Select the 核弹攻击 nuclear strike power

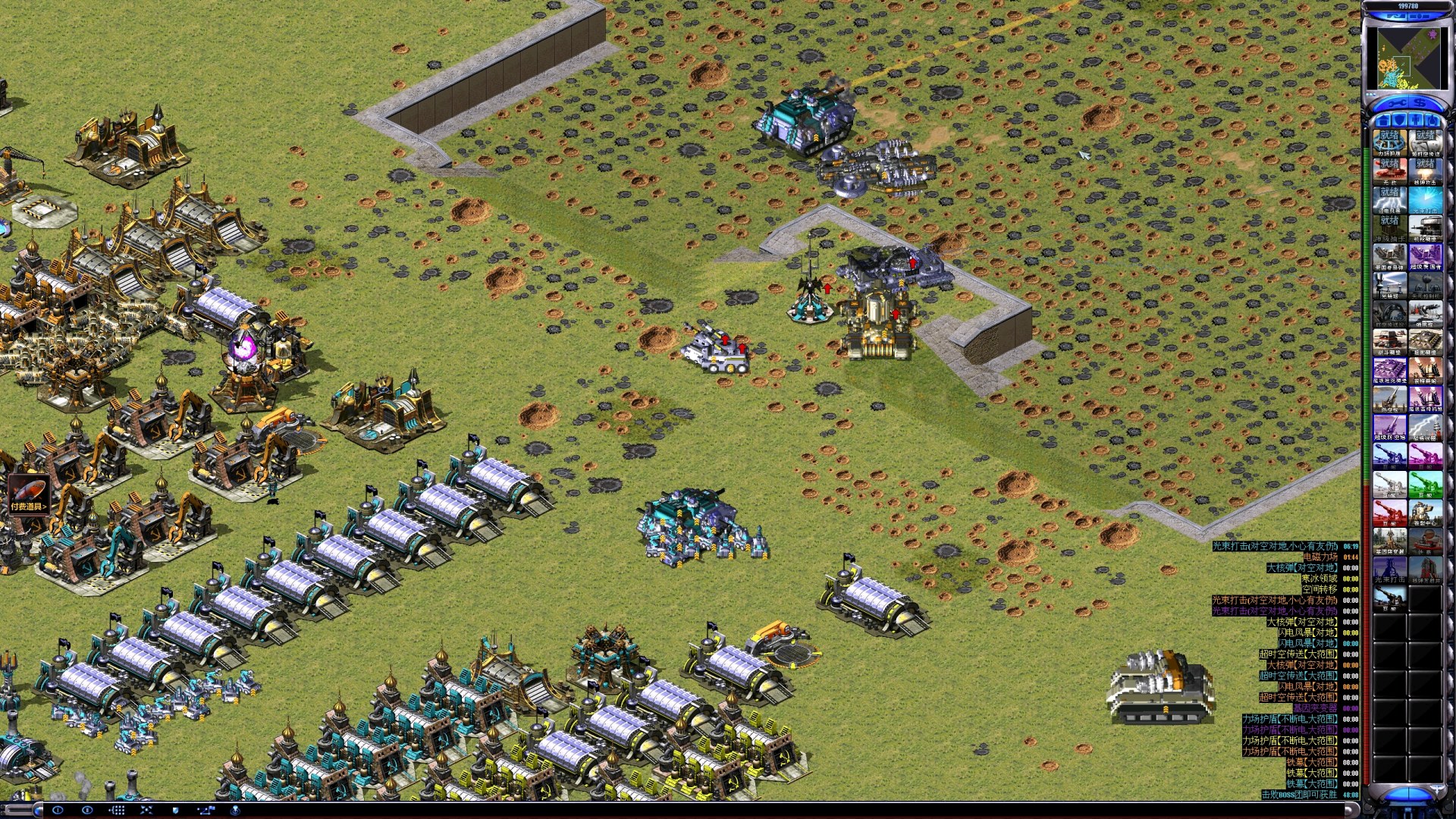1425,171
